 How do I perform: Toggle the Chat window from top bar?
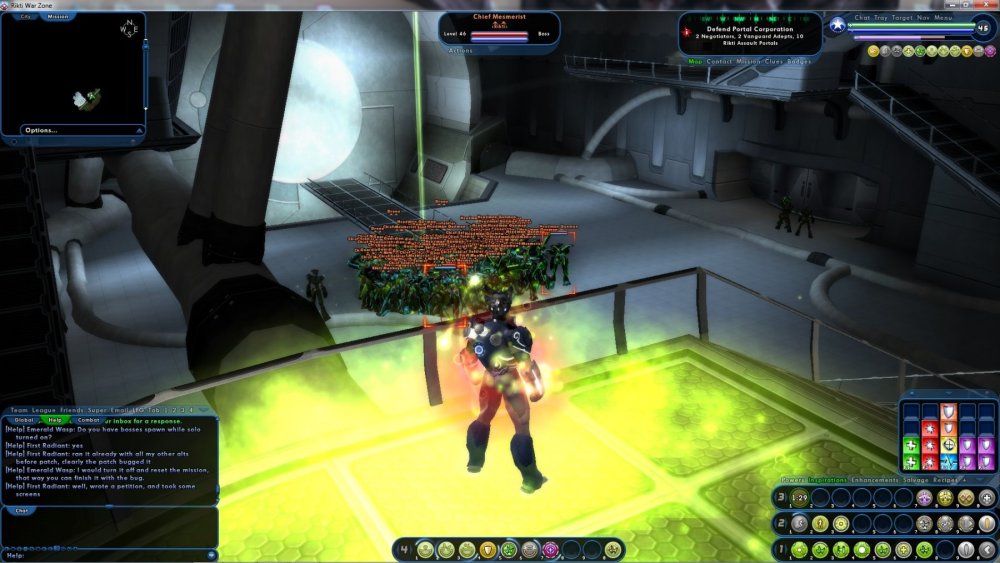click(863, 17)
